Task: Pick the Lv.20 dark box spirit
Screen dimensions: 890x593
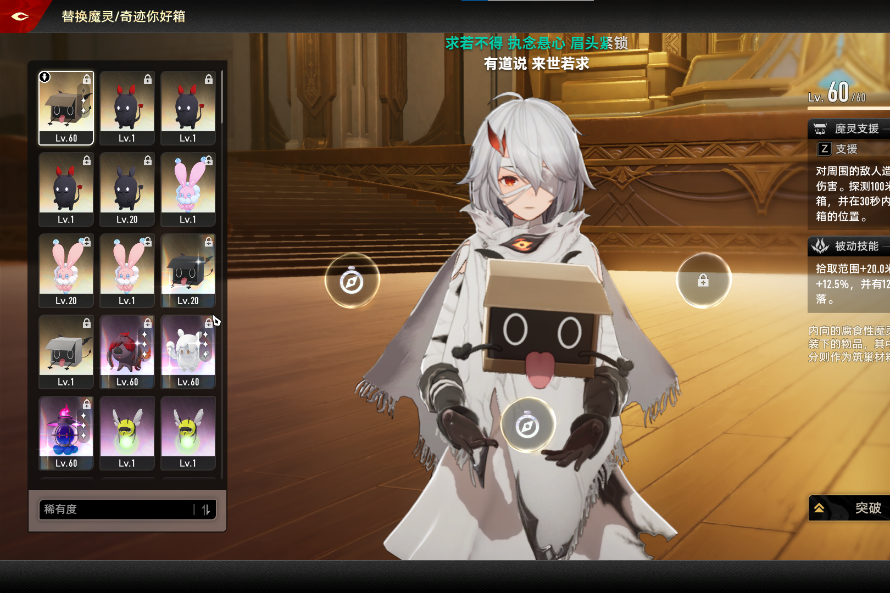Action: point(188,270)
